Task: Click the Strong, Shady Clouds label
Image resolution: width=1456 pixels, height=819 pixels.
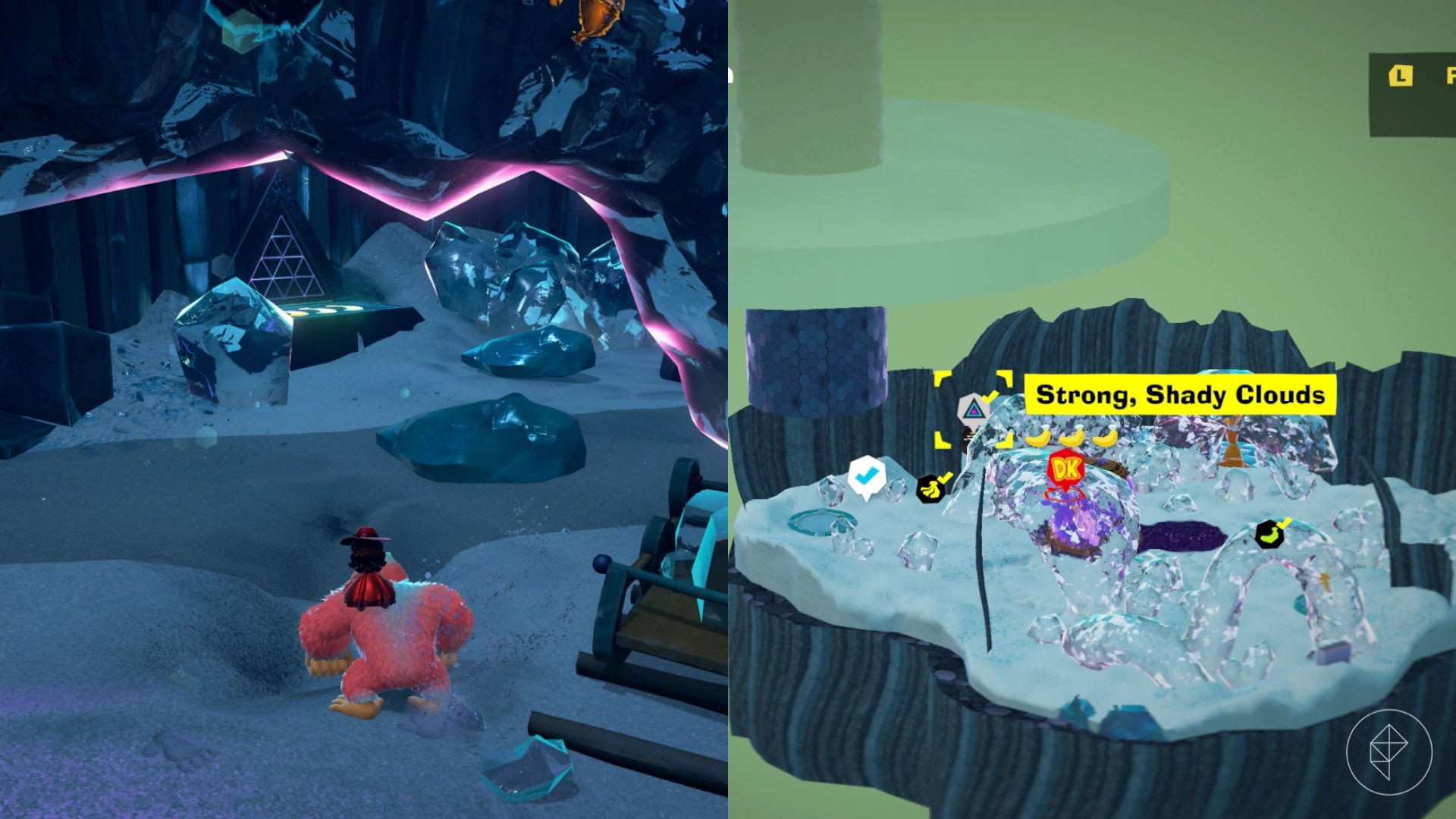Action: 1180,395
